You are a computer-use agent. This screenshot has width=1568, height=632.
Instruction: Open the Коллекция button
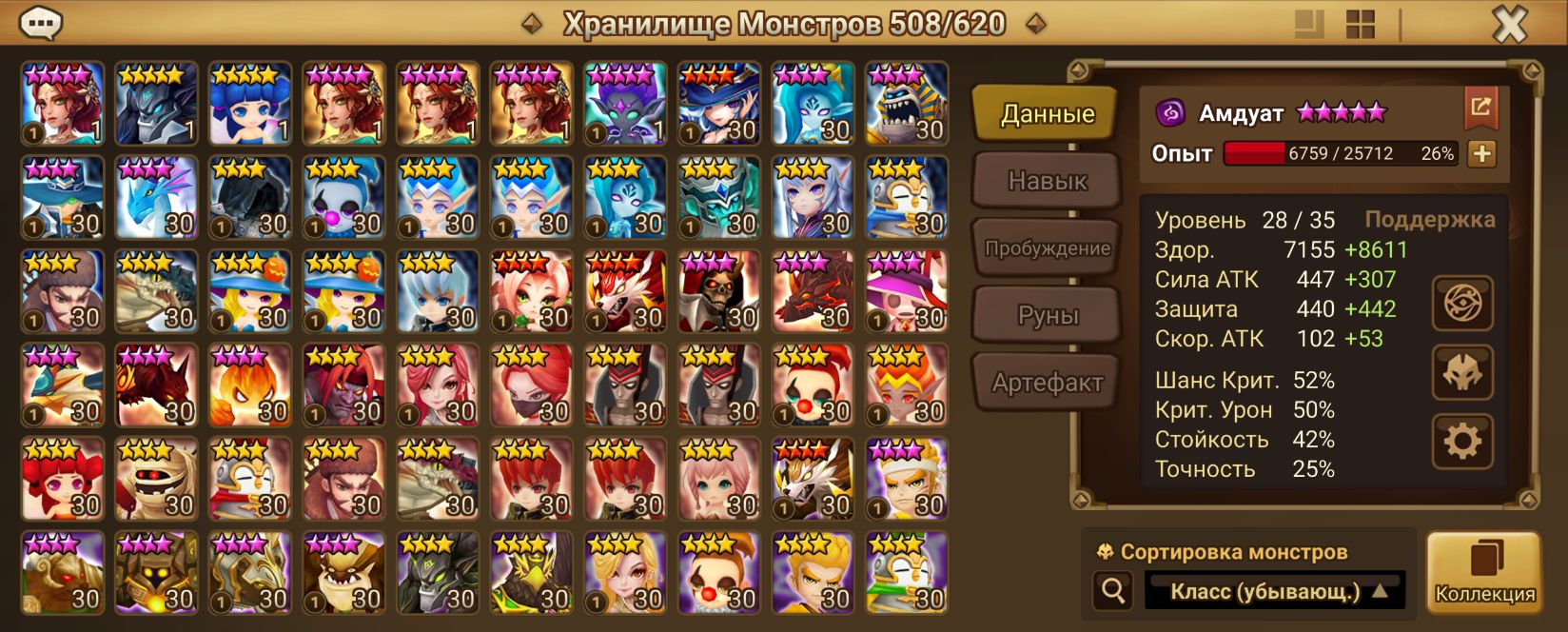1484,572
